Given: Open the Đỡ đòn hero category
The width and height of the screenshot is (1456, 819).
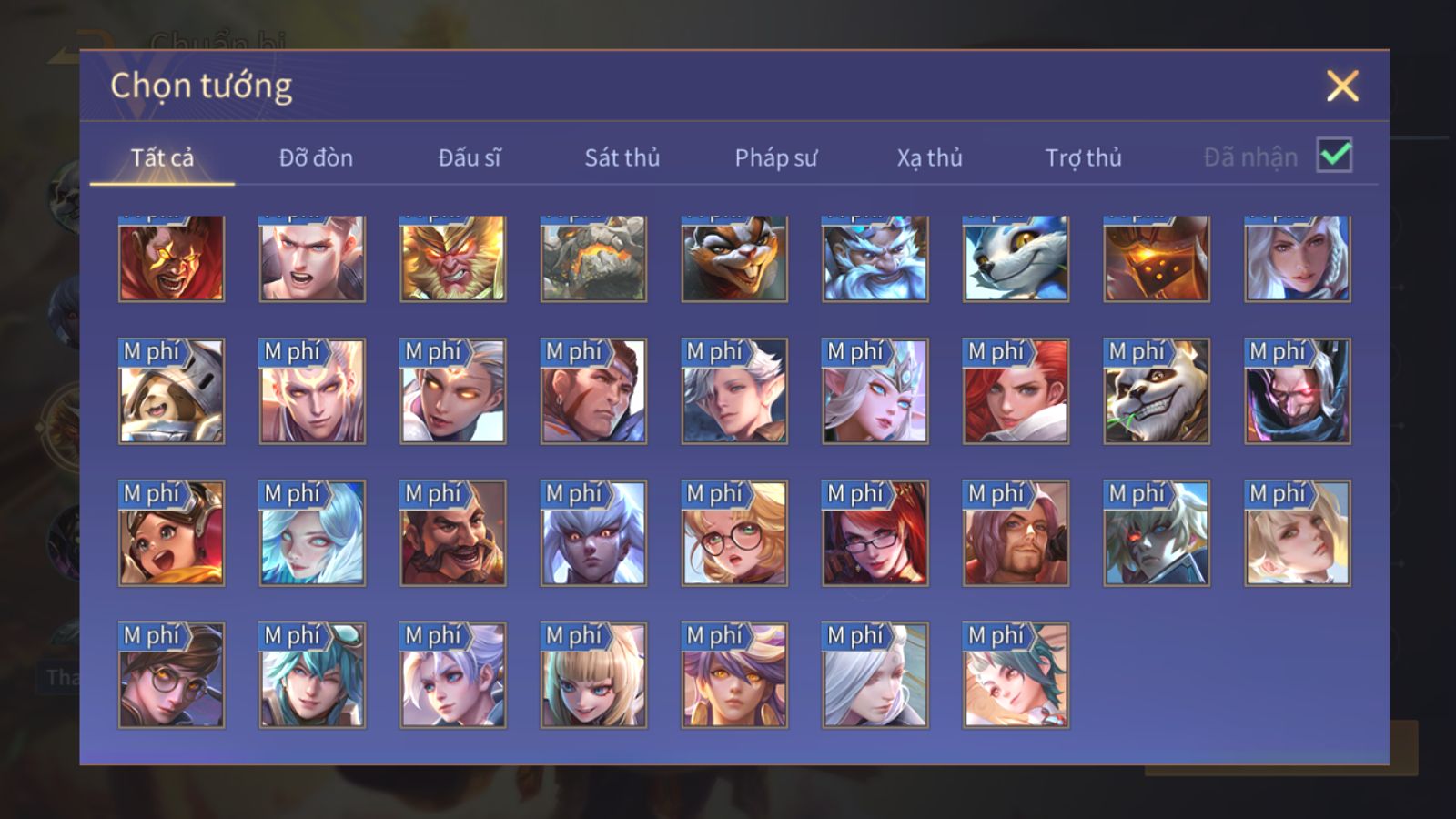Looking at the screenshot, I should click(316, 157).
